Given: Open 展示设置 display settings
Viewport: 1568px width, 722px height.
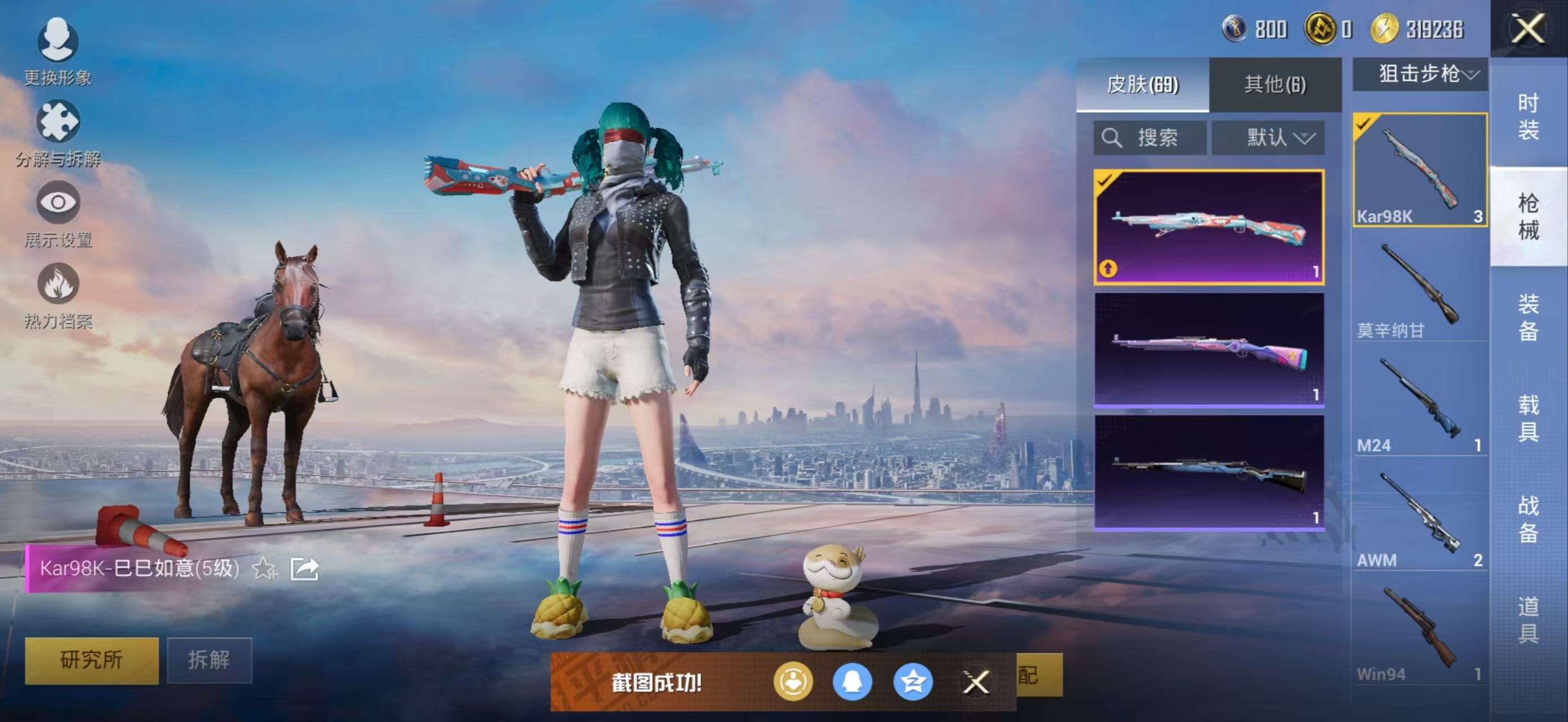Looking at the screenshot, I should click(58, 213).
